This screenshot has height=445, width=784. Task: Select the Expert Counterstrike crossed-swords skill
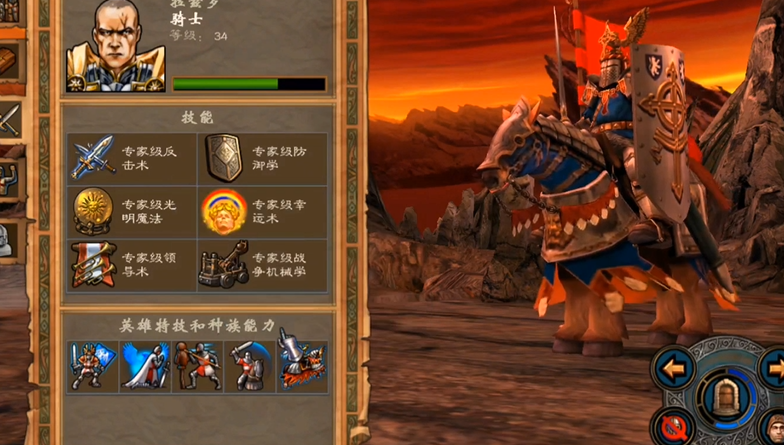click(x=95, y=158)
